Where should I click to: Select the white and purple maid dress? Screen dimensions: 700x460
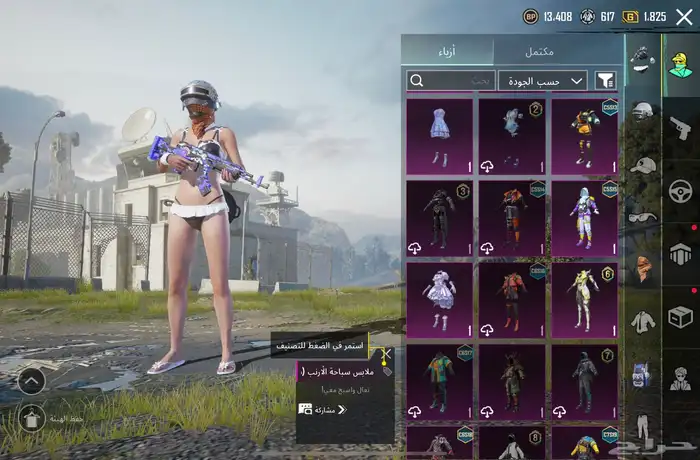click(440, 297)
